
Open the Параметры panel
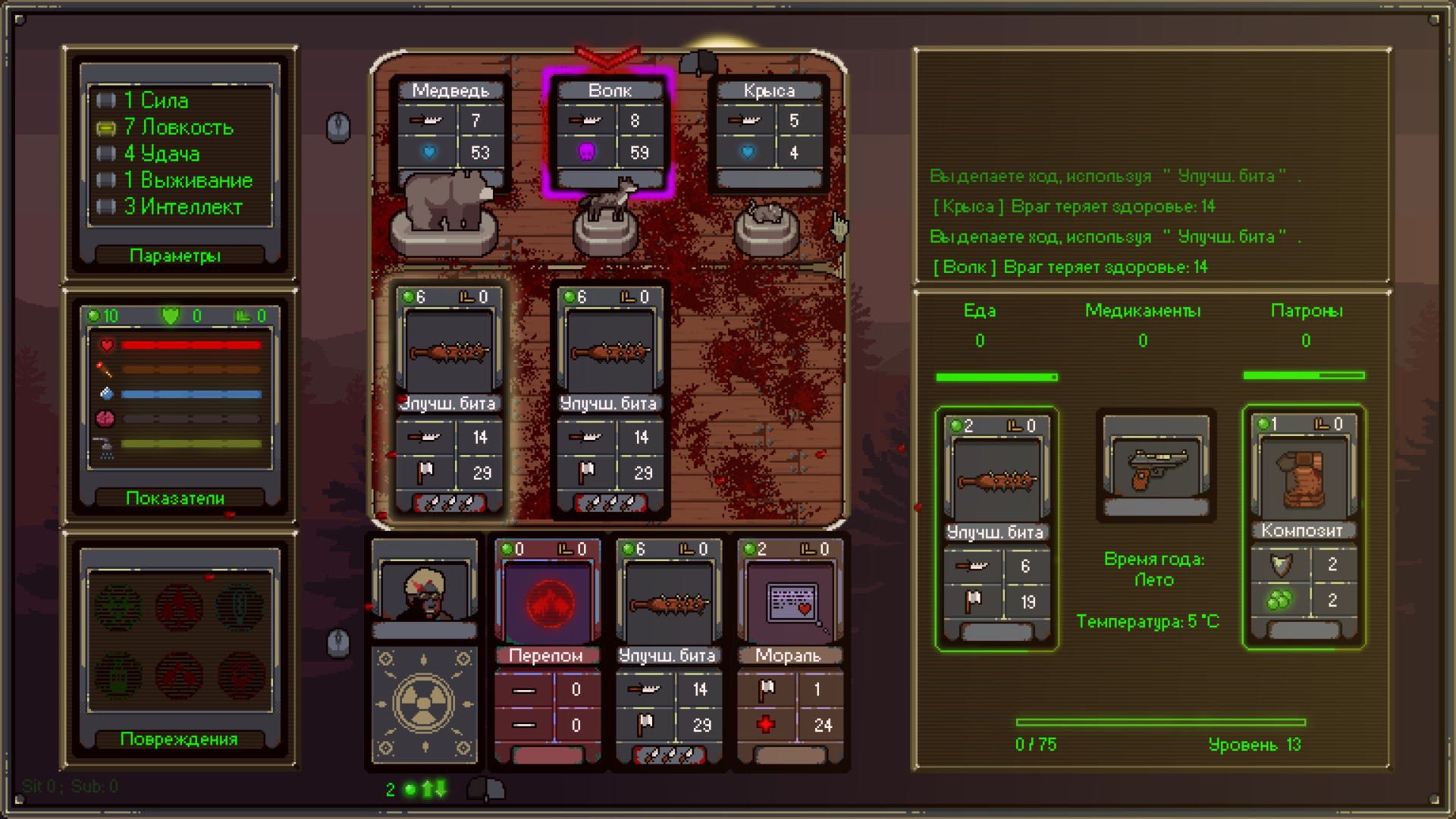coord(176,256)
